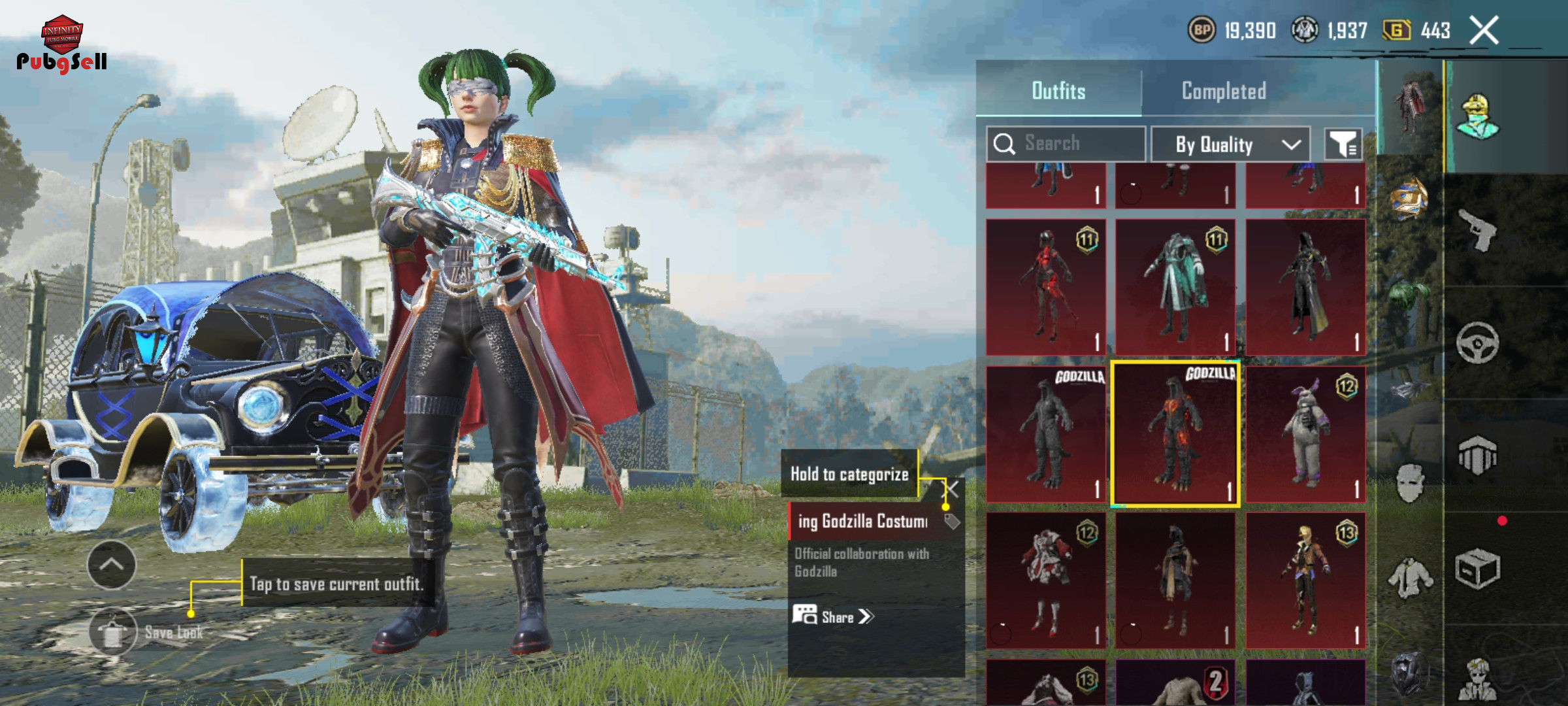Open the crate box category
Screen dimensions: 1568x706
pyautogui.click(x=1478, y=569)
